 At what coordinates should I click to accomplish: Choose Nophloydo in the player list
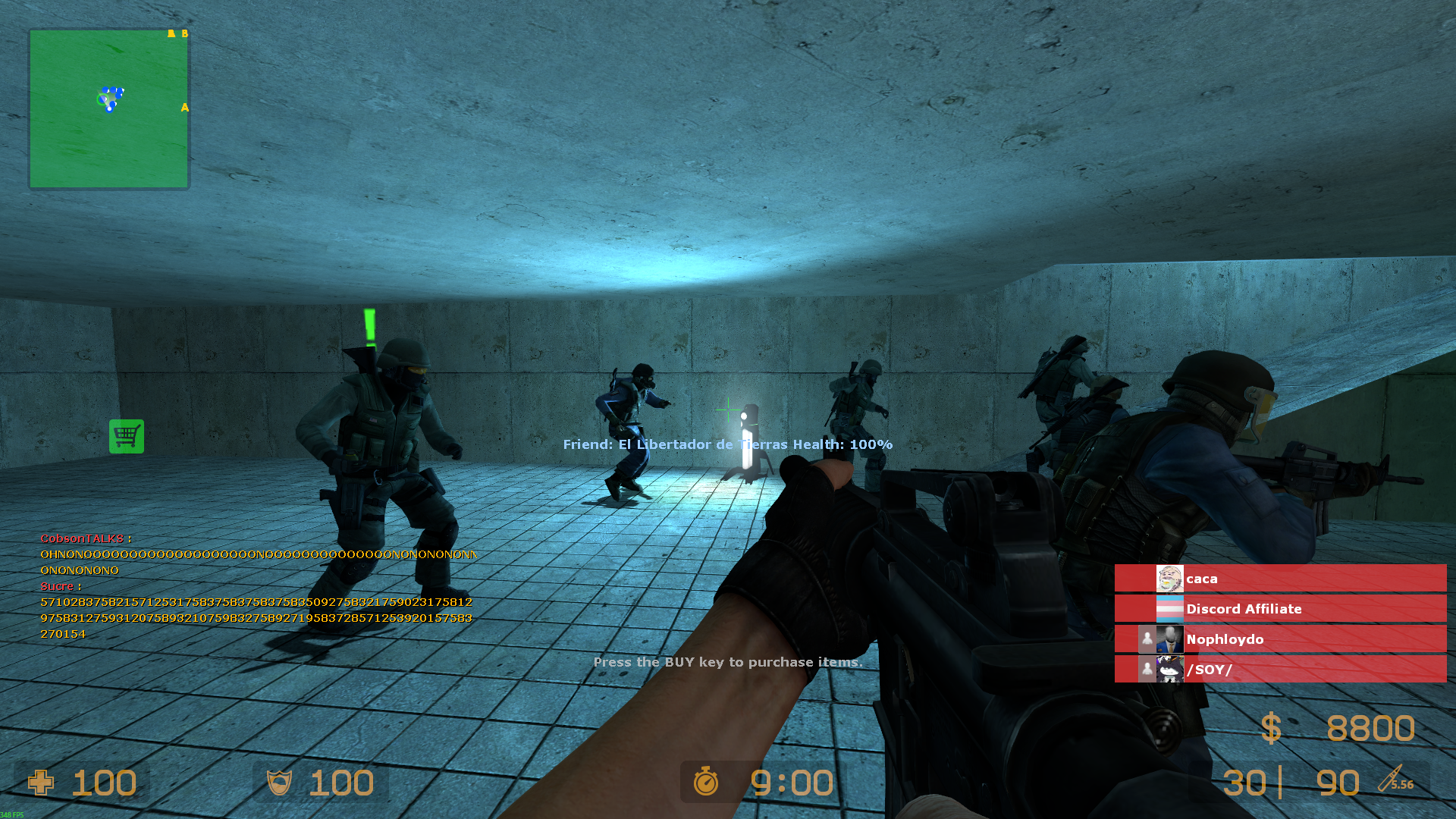pyautogui.click(x=1279, y=639)
